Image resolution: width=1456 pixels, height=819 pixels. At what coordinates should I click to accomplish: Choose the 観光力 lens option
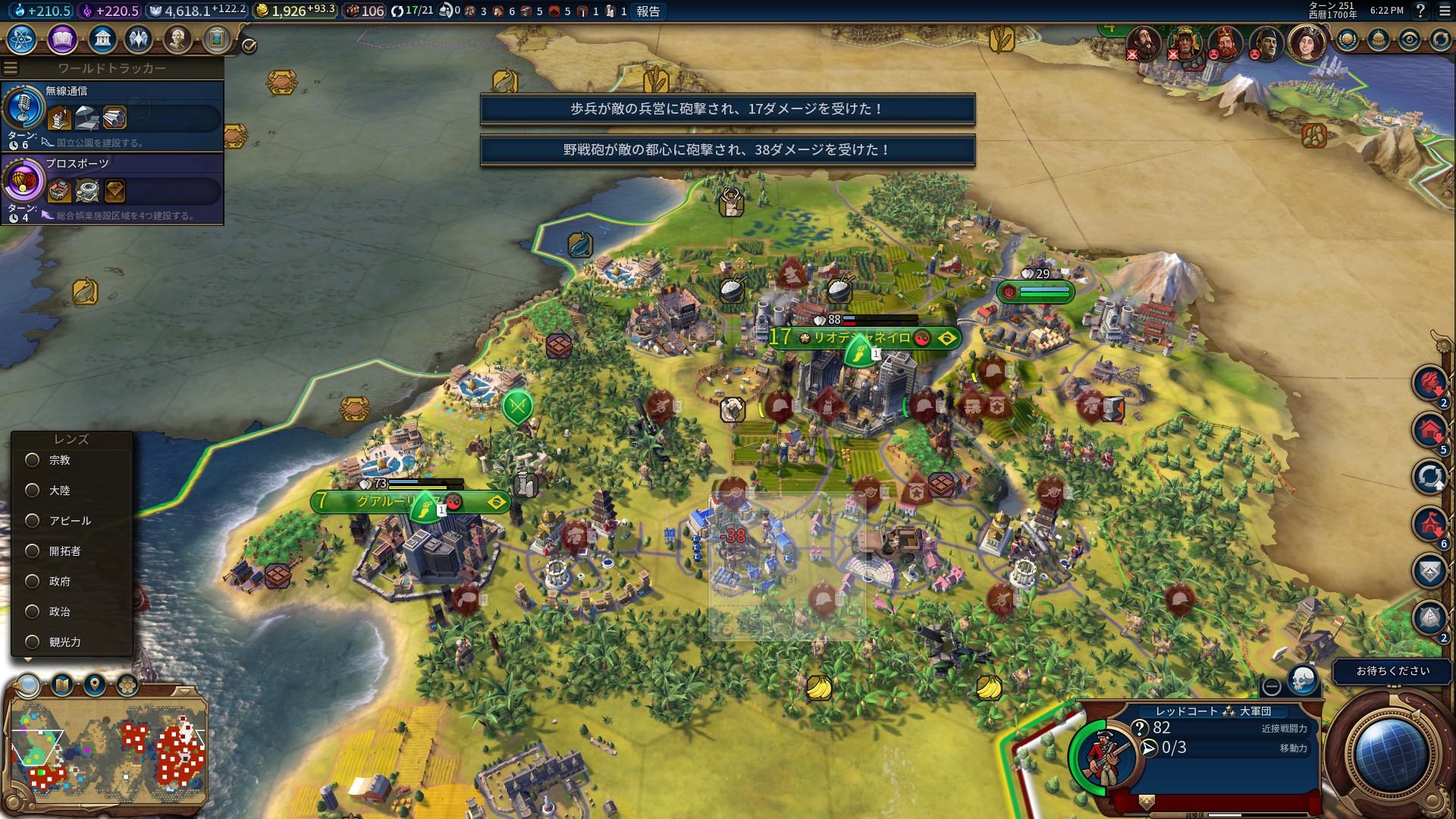coord(33,642)
